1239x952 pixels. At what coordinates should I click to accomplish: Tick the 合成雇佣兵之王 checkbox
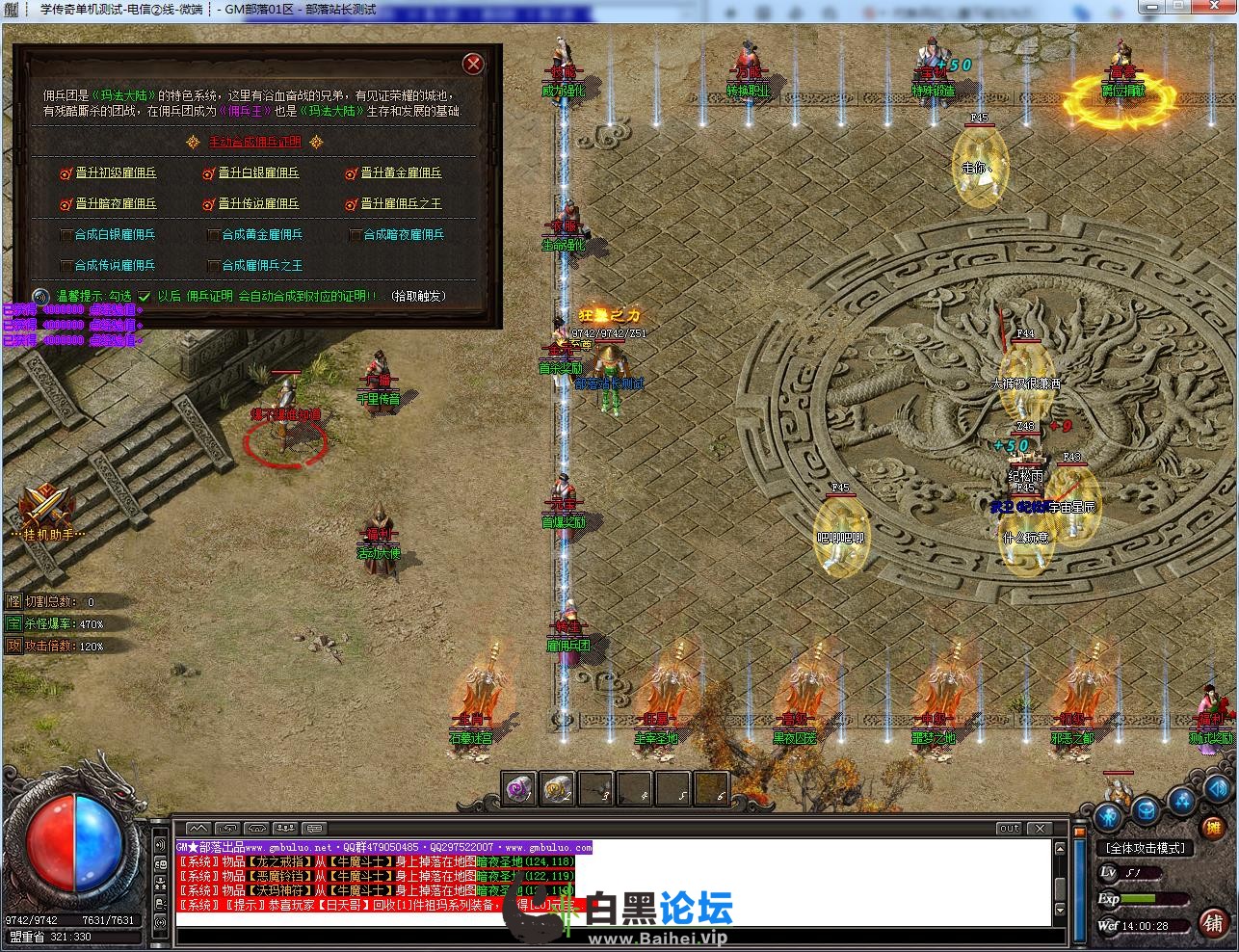pyautogui.click(x=214, y=266)
